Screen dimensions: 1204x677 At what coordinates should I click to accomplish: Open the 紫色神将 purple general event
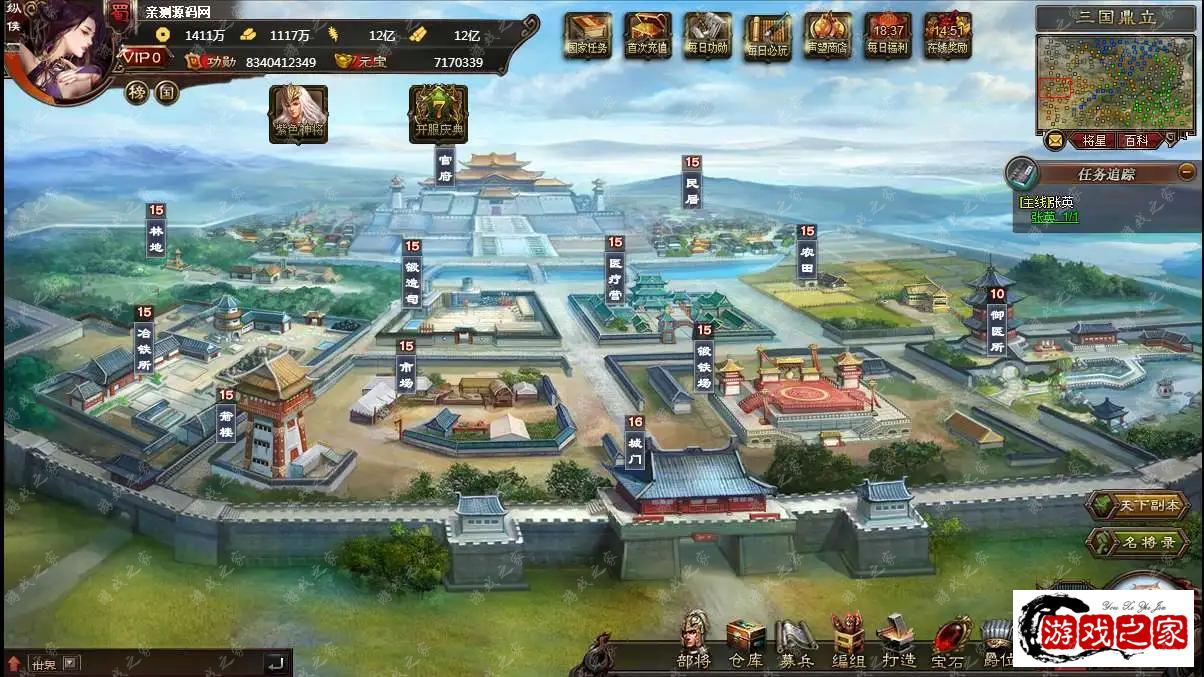[x=298, y=113]
